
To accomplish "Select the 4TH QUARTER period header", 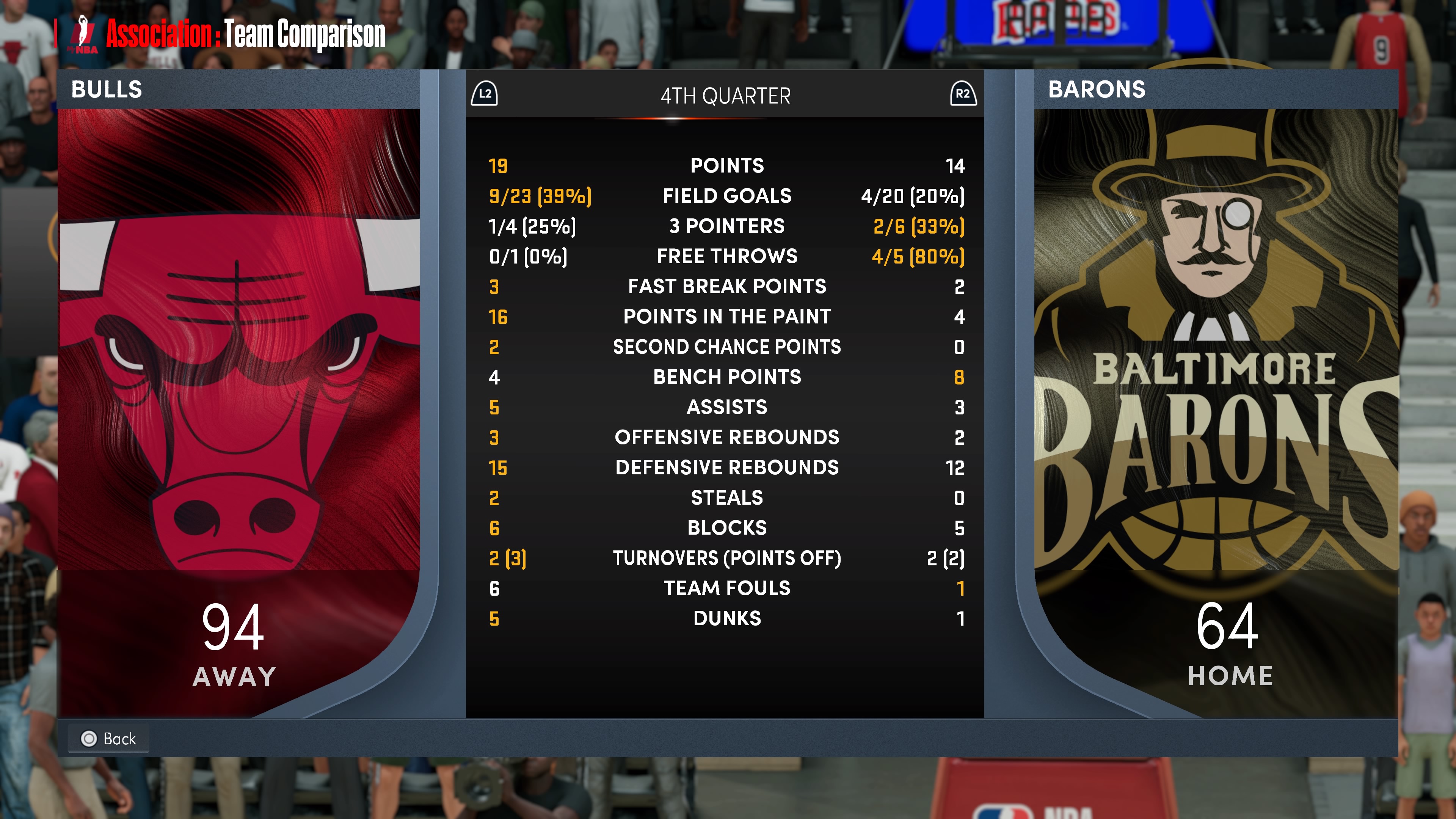I will click(725, 96).
